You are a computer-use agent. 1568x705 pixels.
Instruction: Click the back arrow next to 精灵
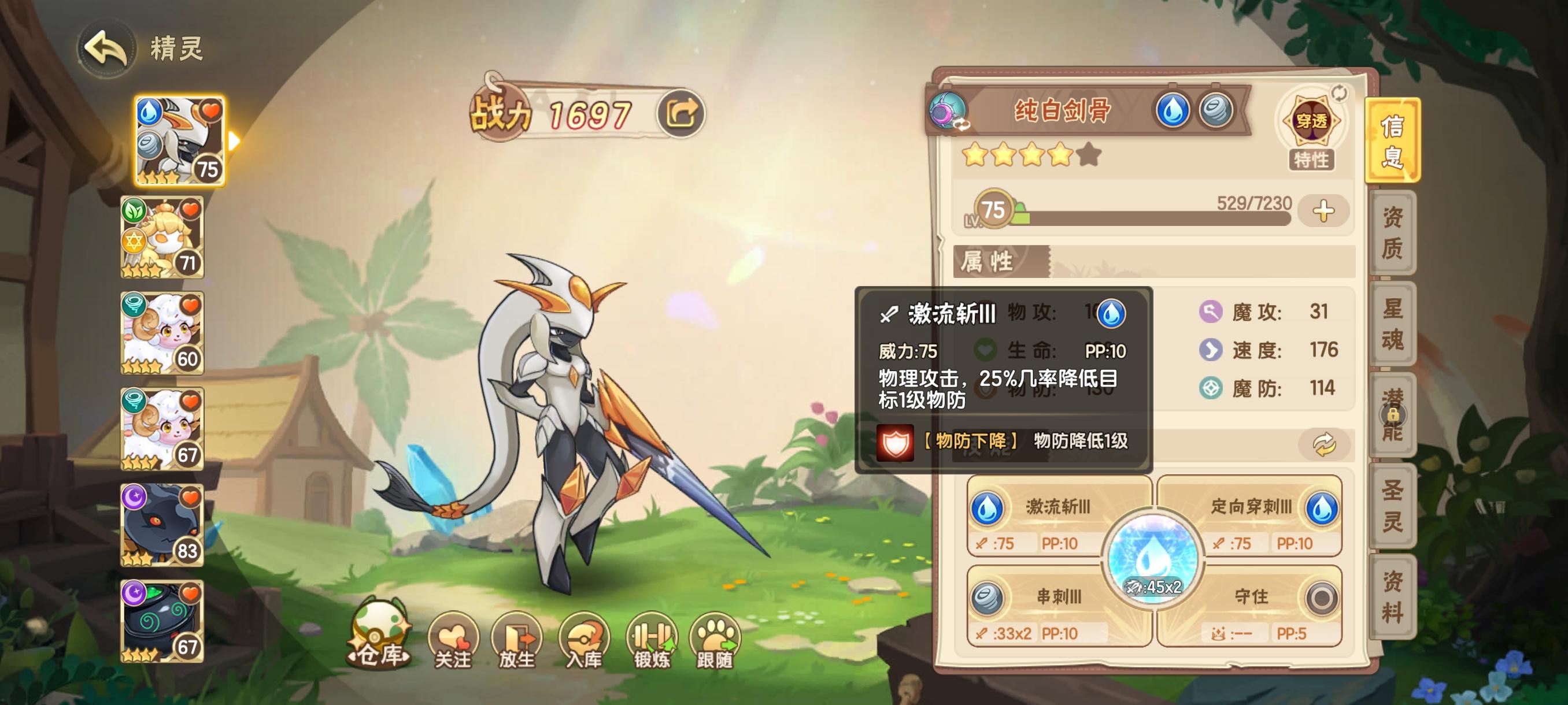(107, 47)
